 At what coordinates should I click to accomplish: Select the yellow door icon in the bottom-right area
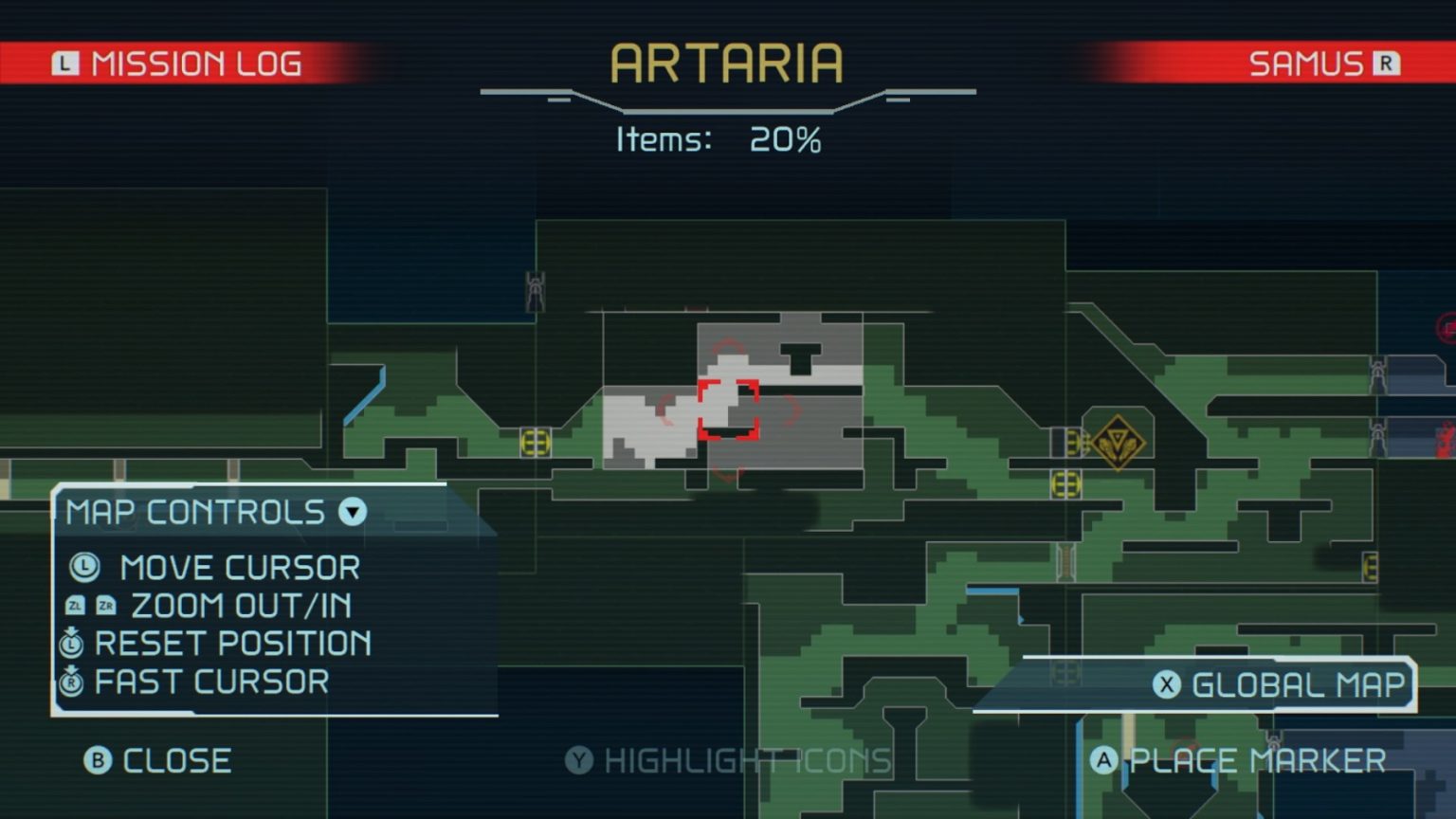click(x=1371, y=567)
